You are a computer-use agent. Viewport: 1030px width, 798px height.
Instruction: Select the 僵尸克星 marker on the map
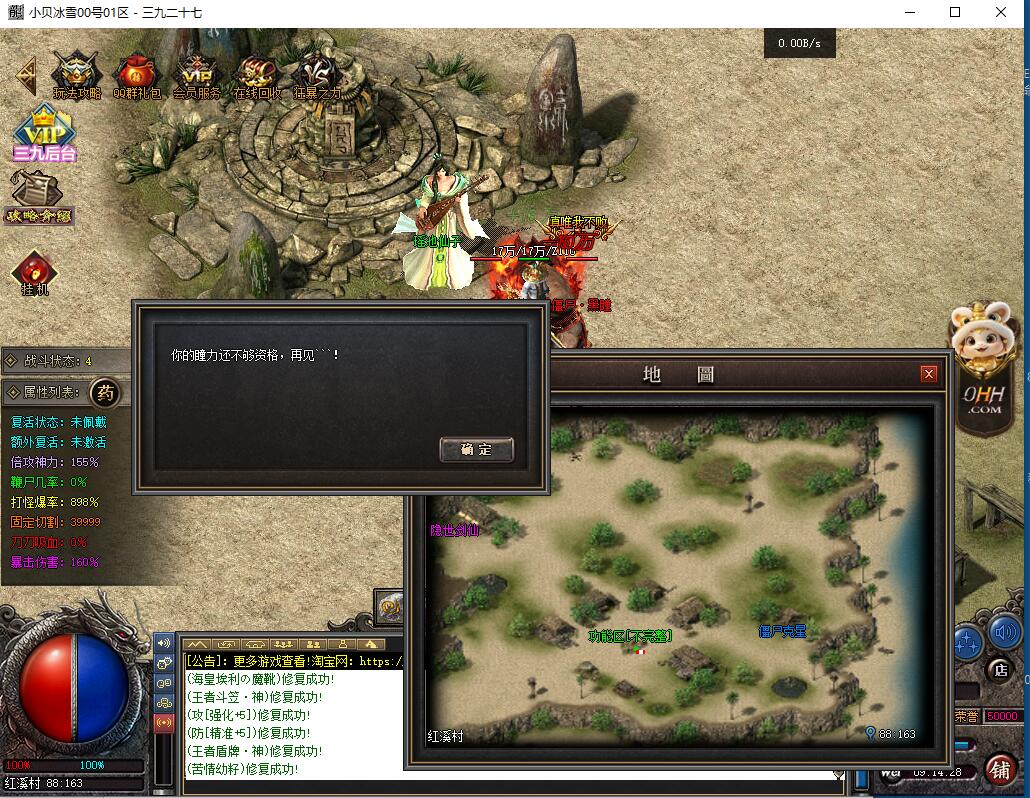point(782,632)
